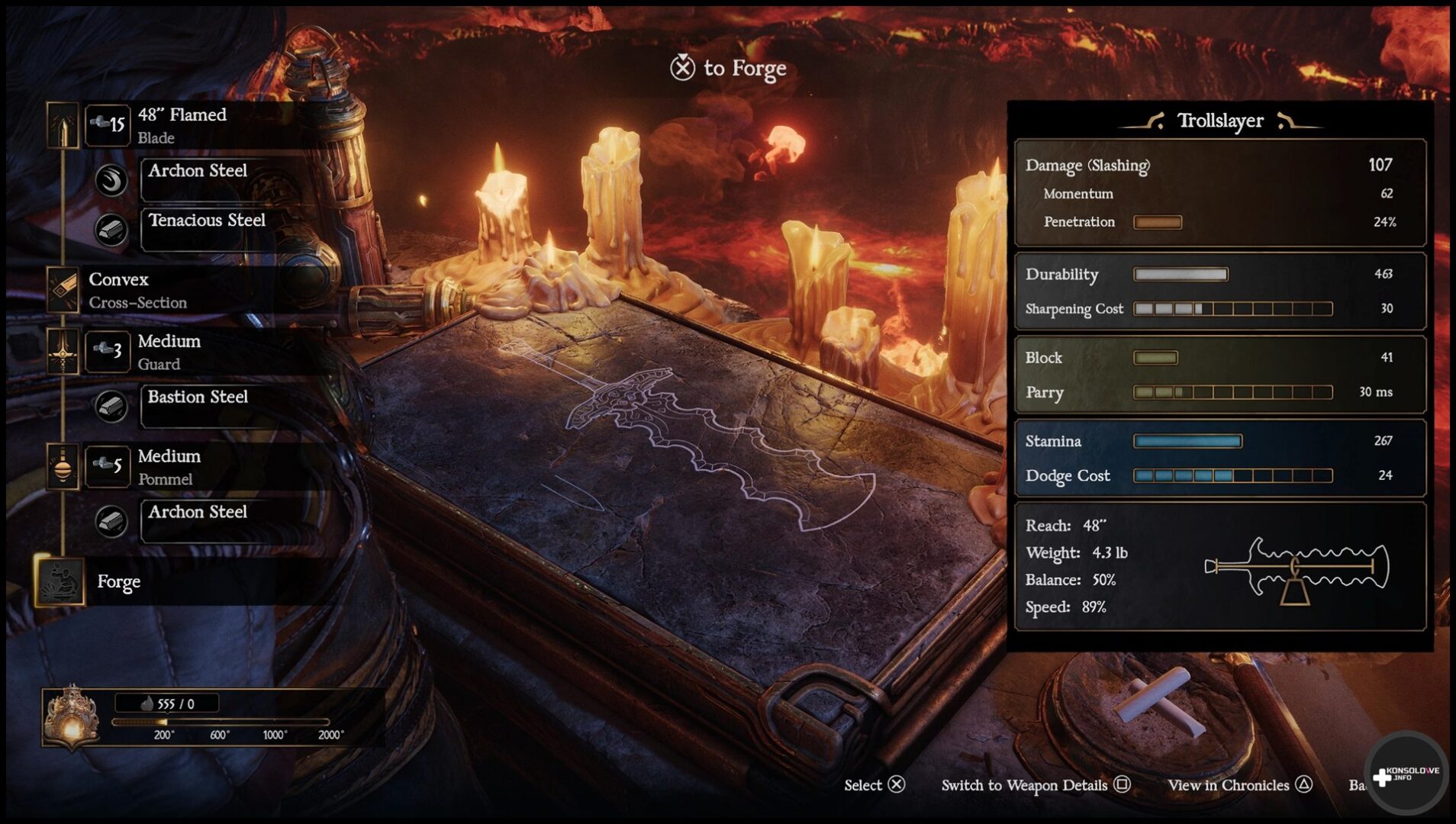Screen dimensions: 1456x824
Task: Click the pommel category icon
Action: pos(63,466)
